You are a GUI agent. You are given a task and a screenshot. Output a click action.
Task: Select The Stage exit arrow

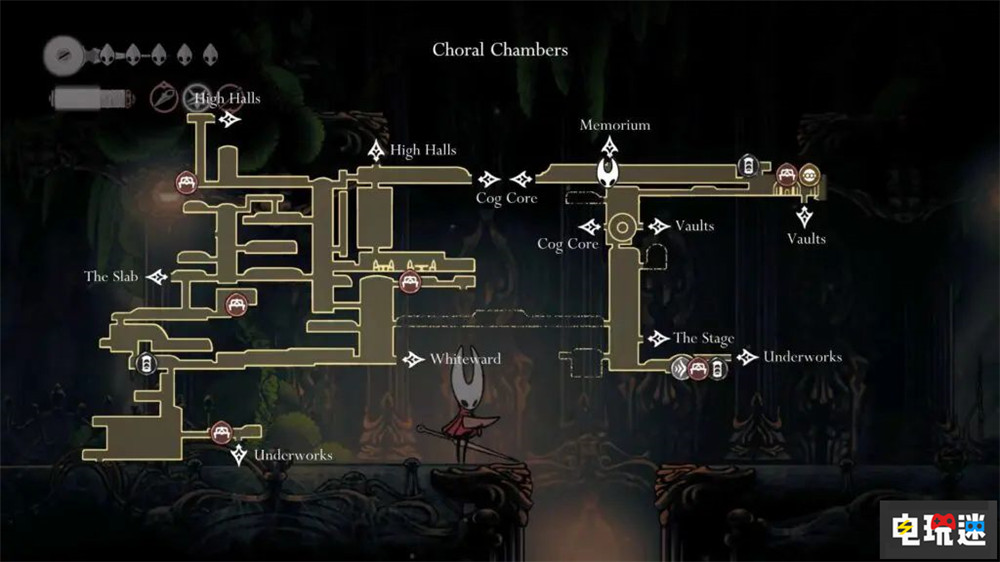point(657,339)
